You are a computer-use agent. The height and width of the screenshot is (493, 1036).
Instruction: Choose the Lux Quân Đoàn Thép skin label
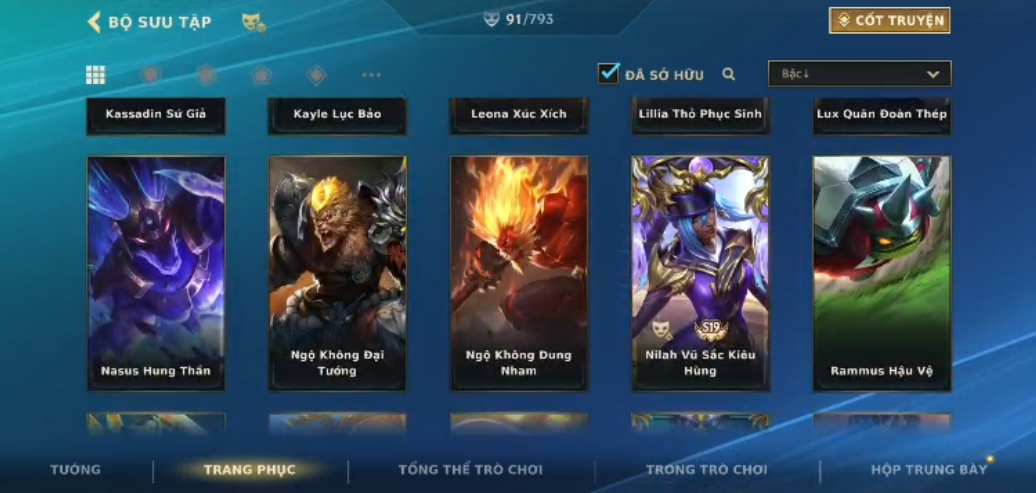point(882,114)
